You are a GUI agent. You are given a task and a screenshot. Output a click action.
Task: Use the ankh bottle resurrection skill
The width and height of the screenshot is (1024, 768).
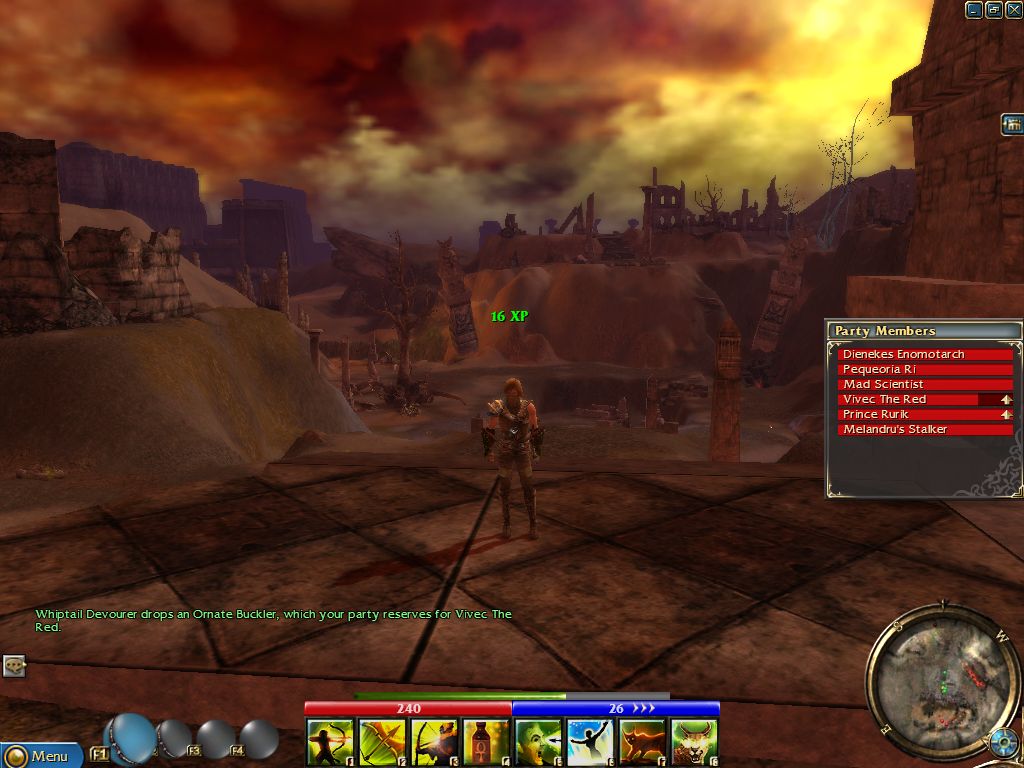(486, 742)
